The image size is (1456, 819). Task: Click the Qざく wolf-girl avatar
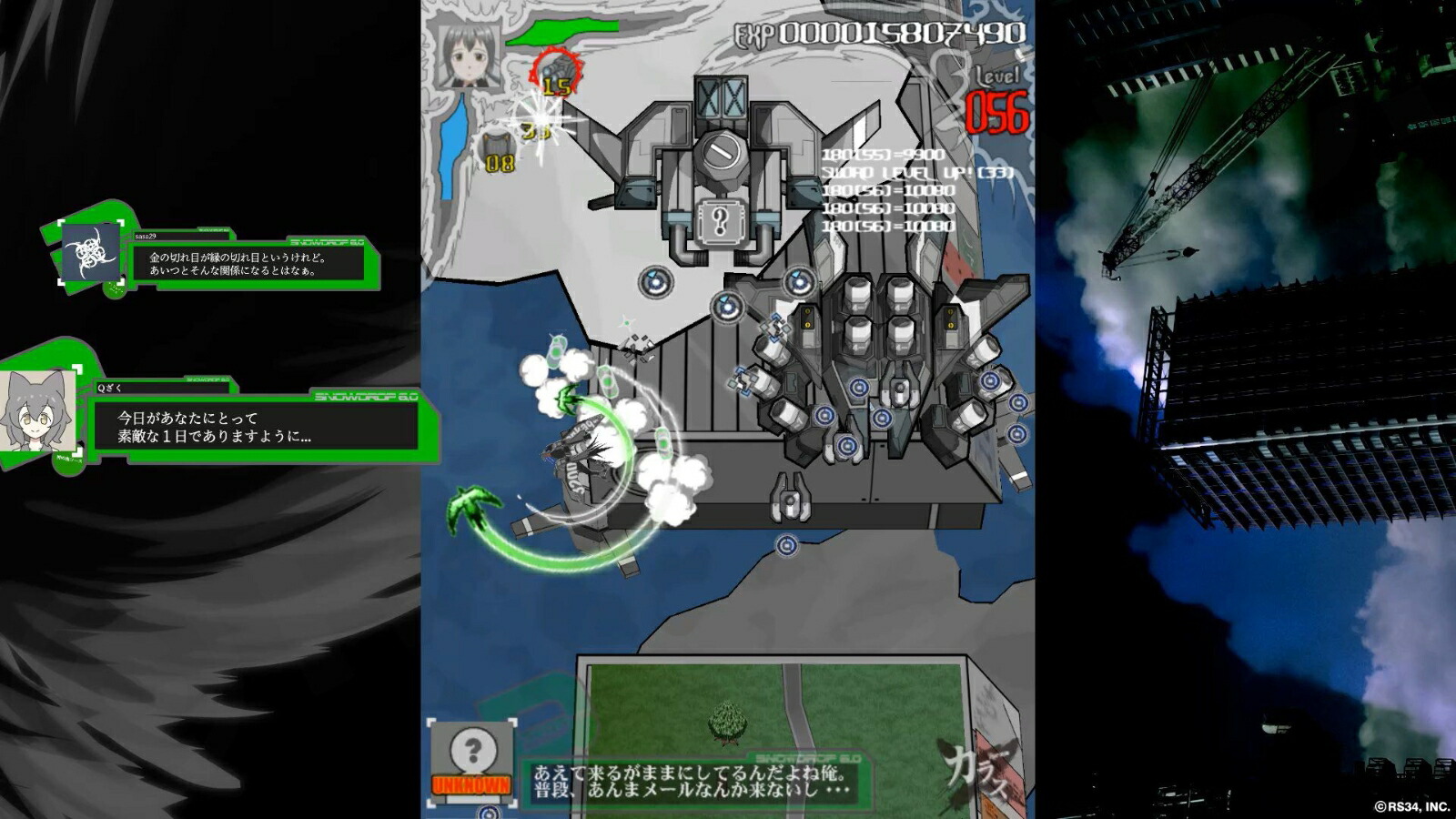(36, 411)
